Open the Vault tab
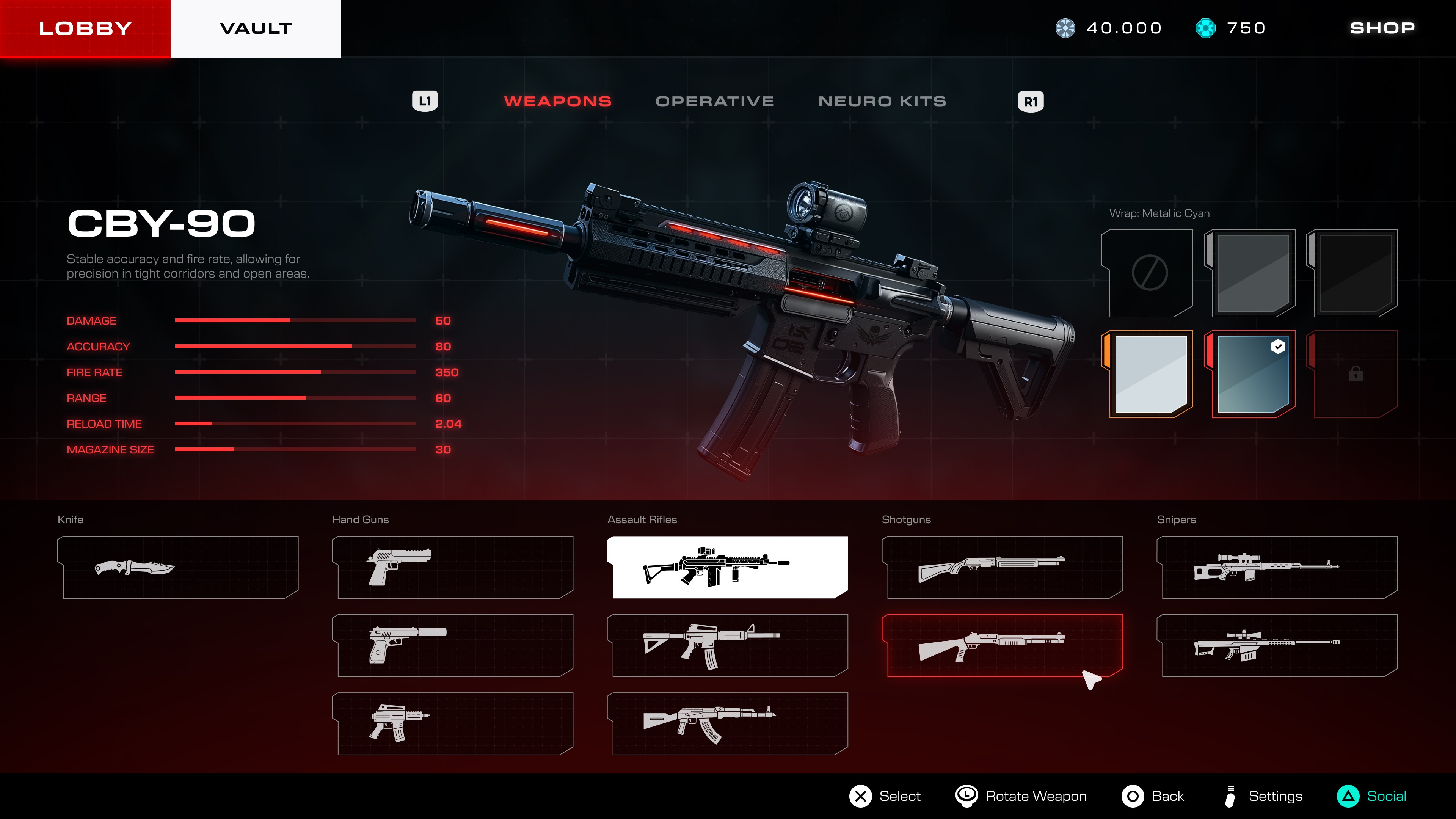The image size is (1456, 819). 256,28
